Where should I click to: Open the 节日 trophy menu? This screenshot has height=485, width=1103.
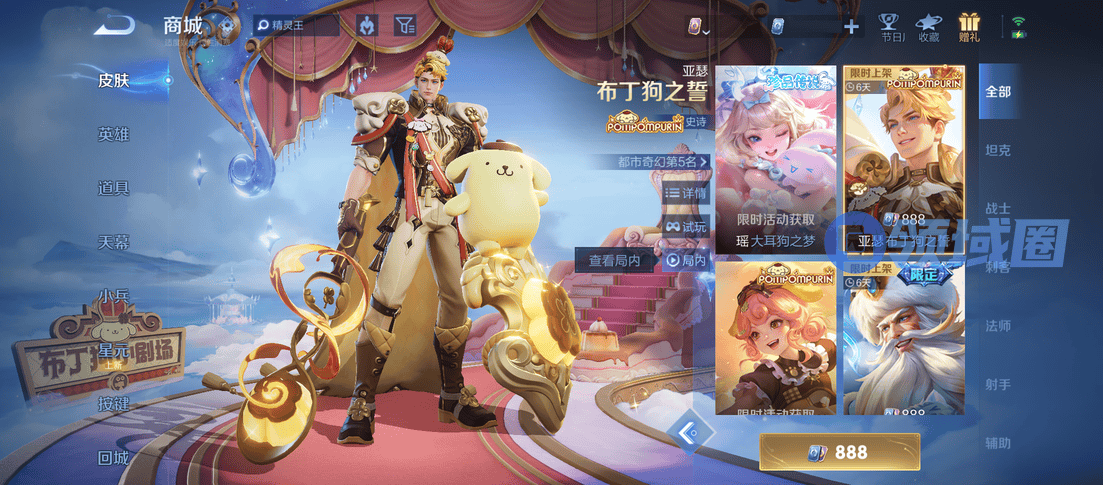tap(890, 27)
